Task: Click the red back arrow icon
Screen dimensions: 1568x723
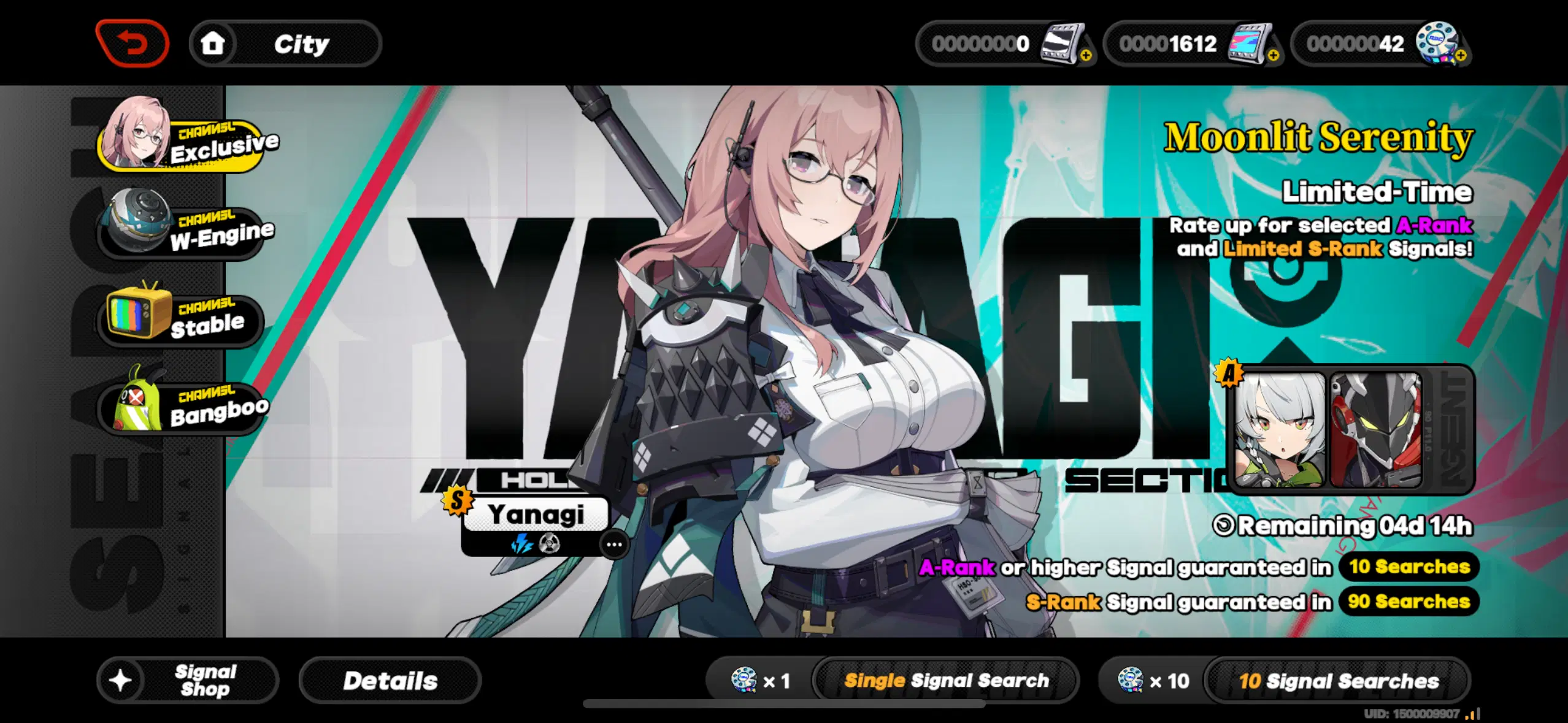Action: click(132, 43)
